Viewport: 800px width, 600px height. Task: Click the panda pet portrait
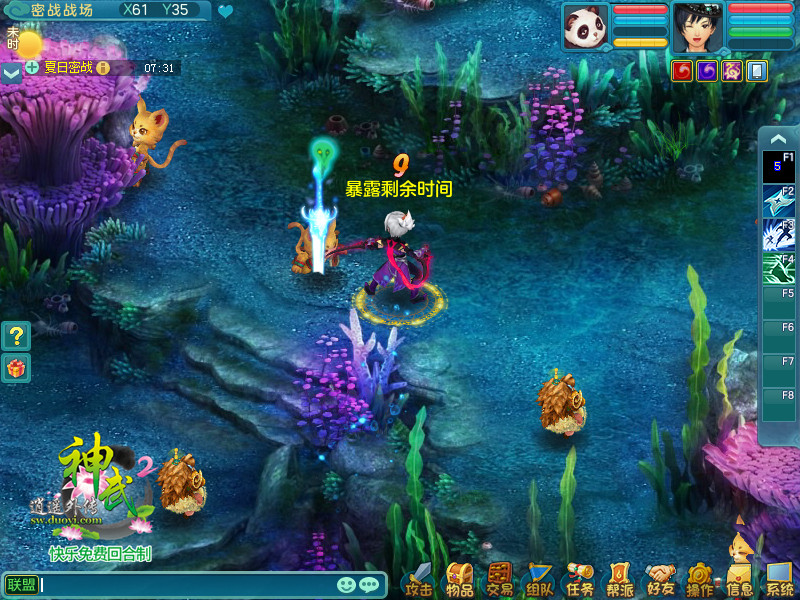(585, 26)
